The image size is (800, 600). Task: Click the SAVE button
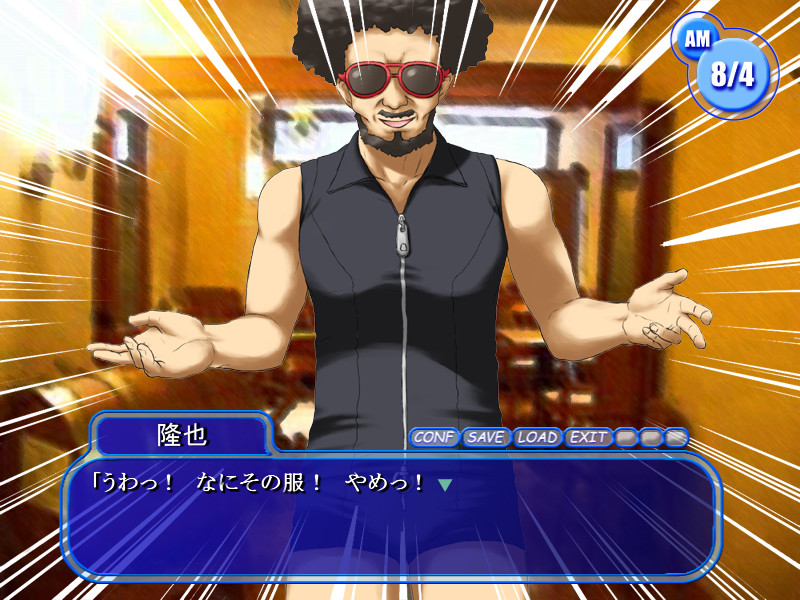(x=486, y=437)
